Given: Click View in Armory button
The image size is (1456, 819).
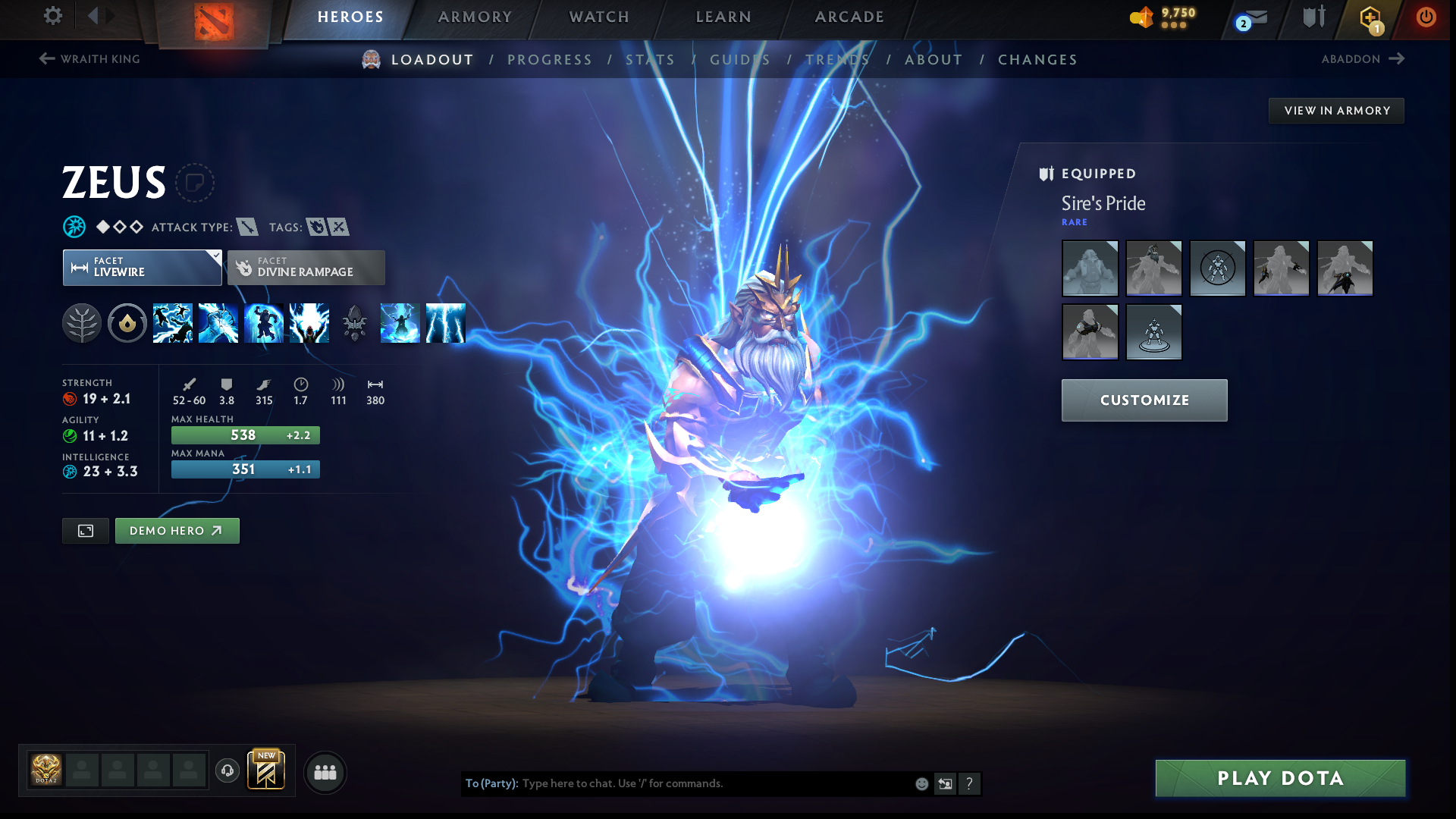Looking at the screenshot, I should coord(1336,111).
